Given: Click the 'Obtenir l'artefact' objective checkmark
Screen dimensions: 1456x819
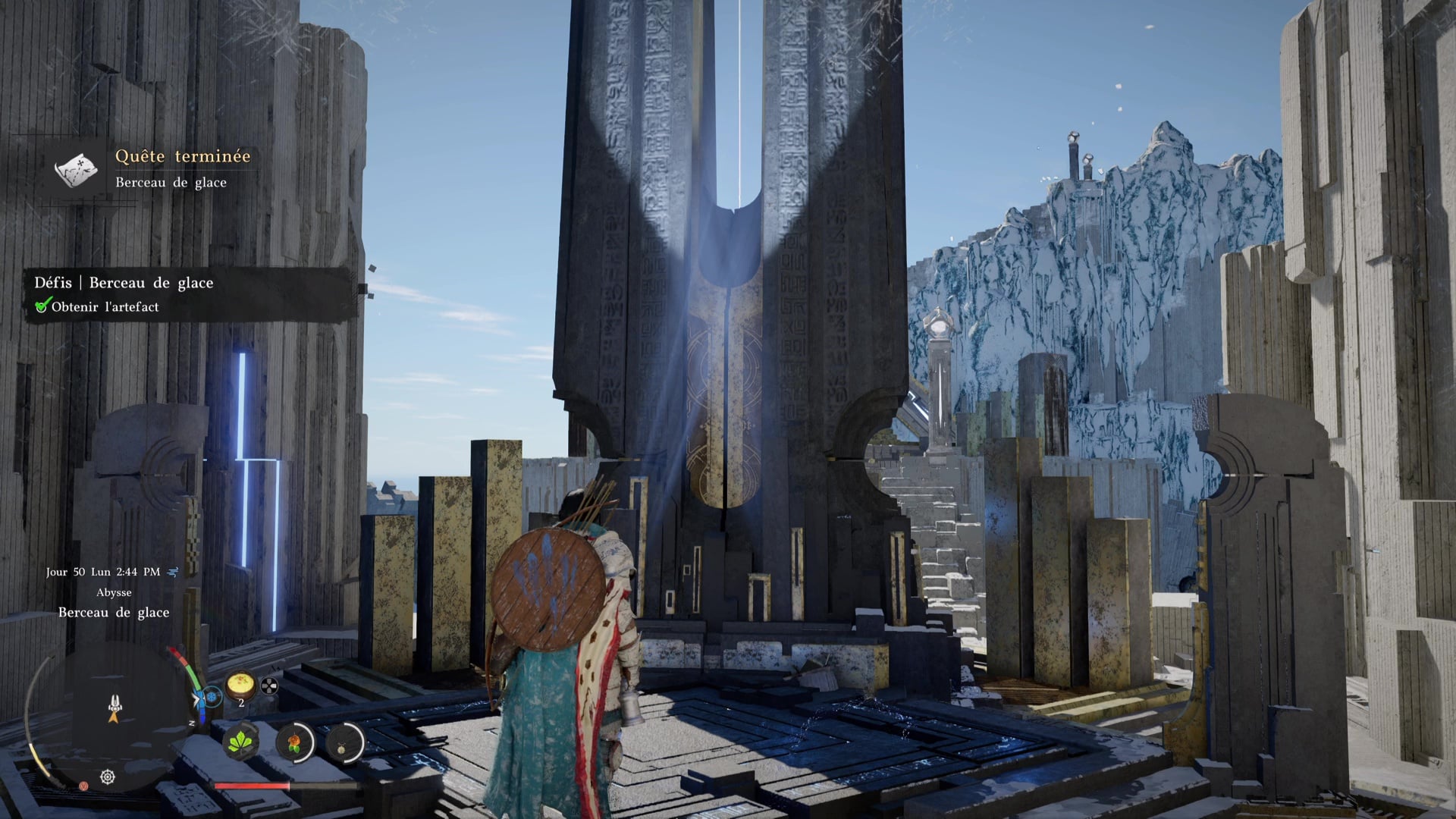Looking at the screenshot, I should pos(42,306).
